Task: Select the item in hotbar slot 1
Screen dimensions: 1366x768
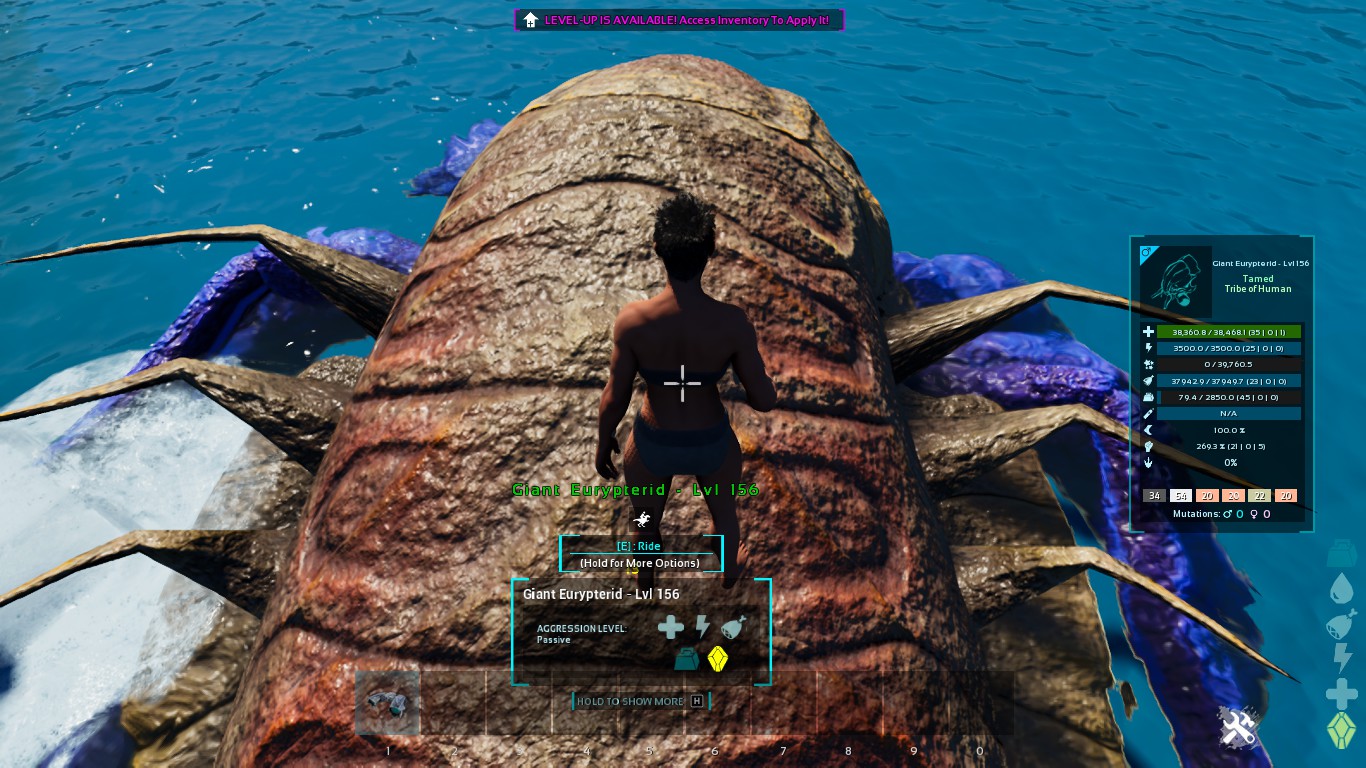Action: (388, 702)
